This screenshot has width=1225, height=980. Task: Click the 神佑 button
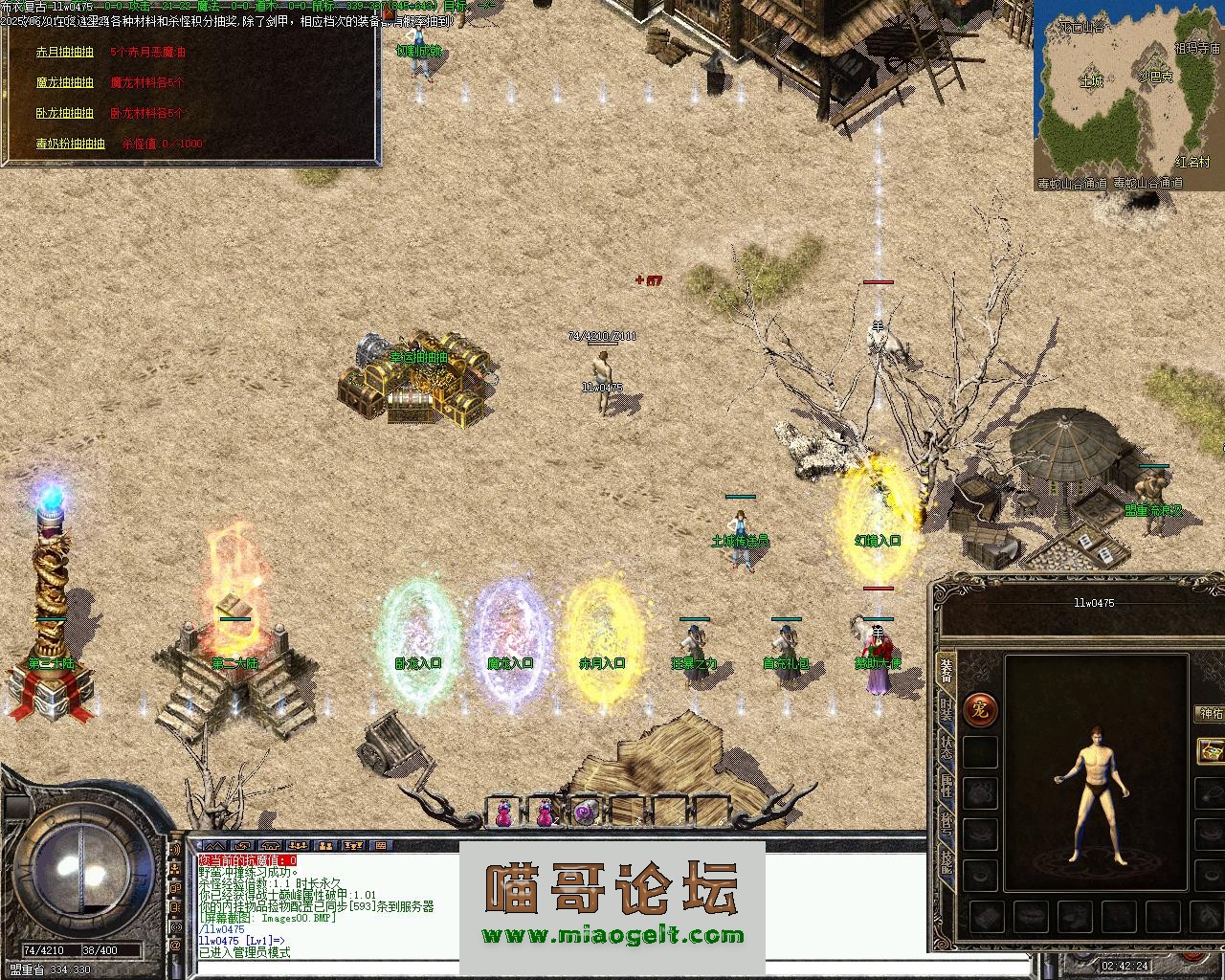point(1210,714)
